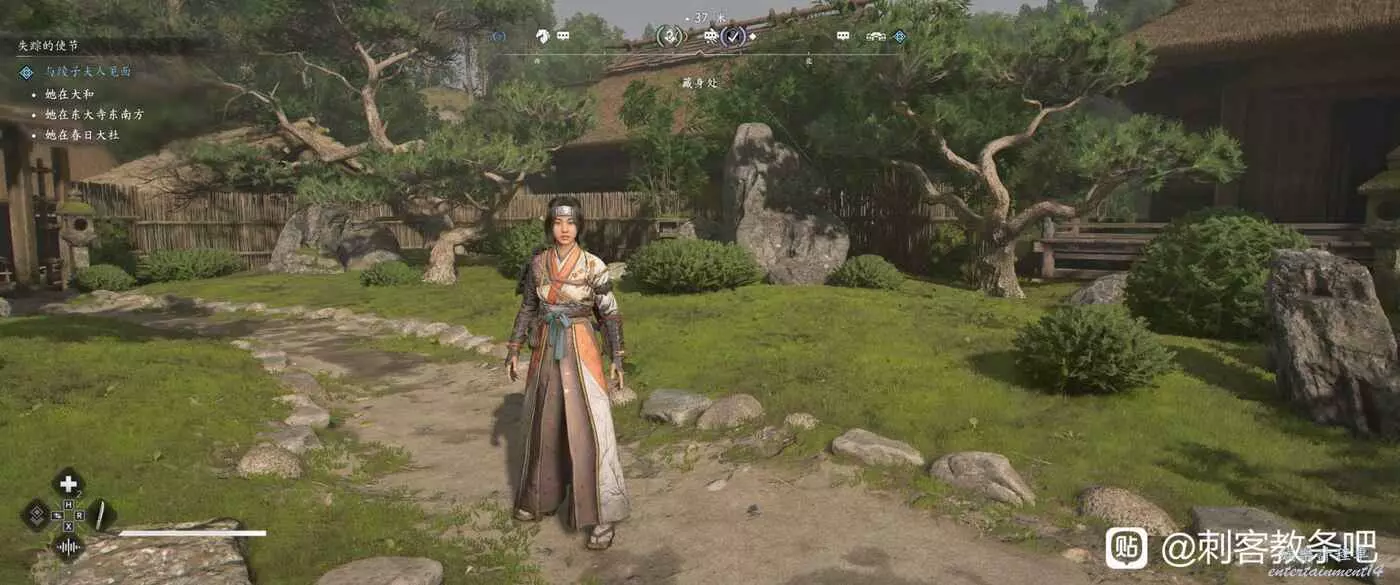This screenshot has height=585, width=1400.
Task: Click the stacked diamond icon in the tool wheel
Action: 35,515
